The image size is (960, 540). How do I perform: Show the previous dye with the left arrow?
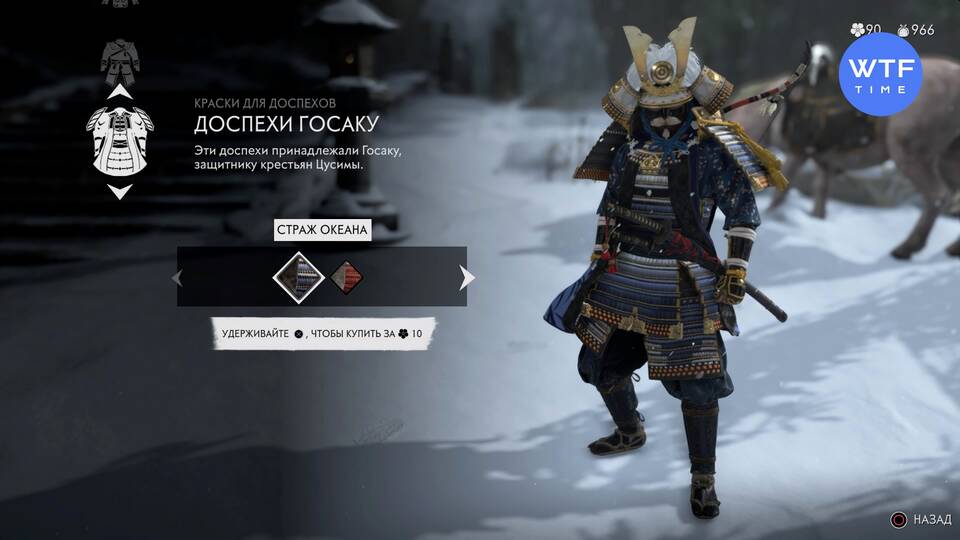[x=179, y=277]
